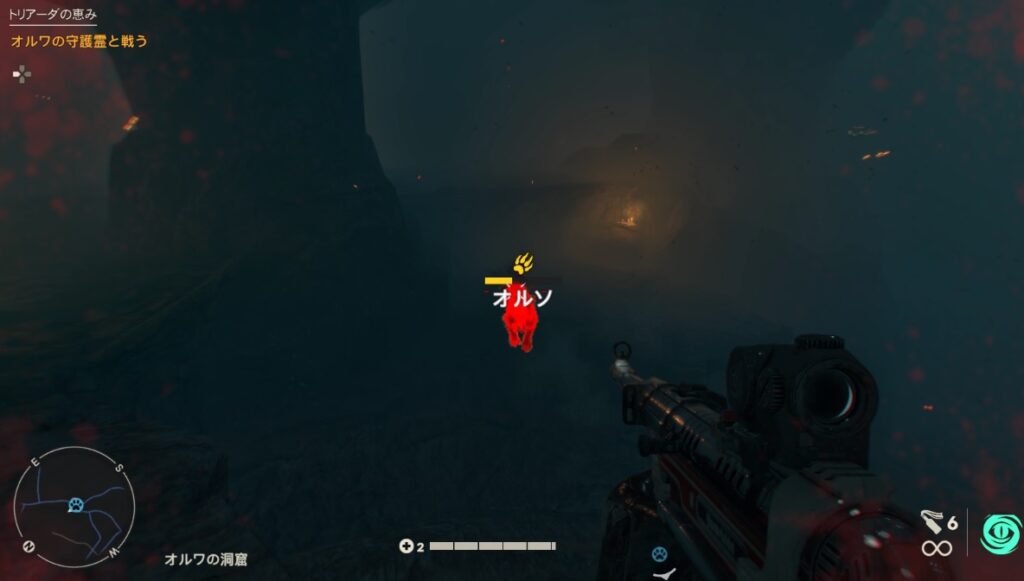Select the トリアーダの恵み quest title
The image size is (1024, 581).
53,15
